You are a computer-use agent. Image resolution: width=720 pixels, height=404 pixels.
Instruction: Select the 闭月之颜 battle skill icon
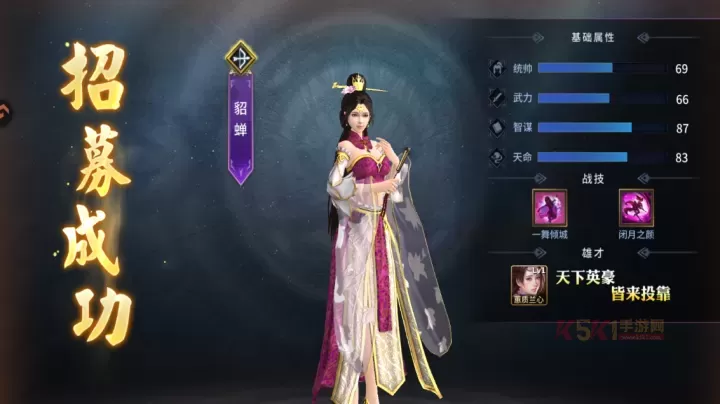tap(636, 207)
